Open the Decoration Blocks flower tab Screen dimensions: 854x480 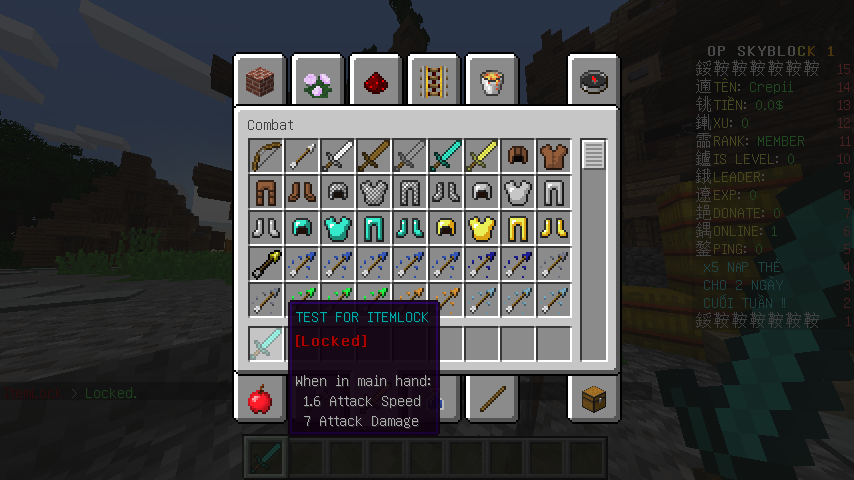coord(319,80)
